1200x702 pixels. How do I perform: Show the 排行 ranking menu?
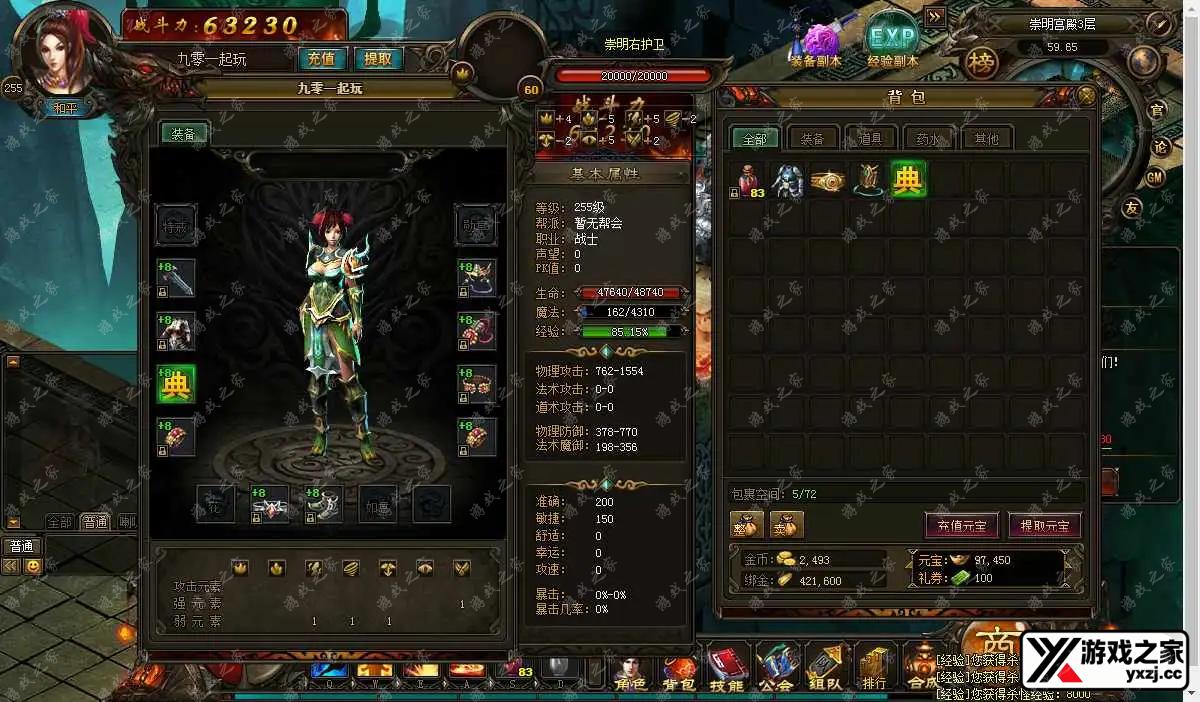[875, 666]
